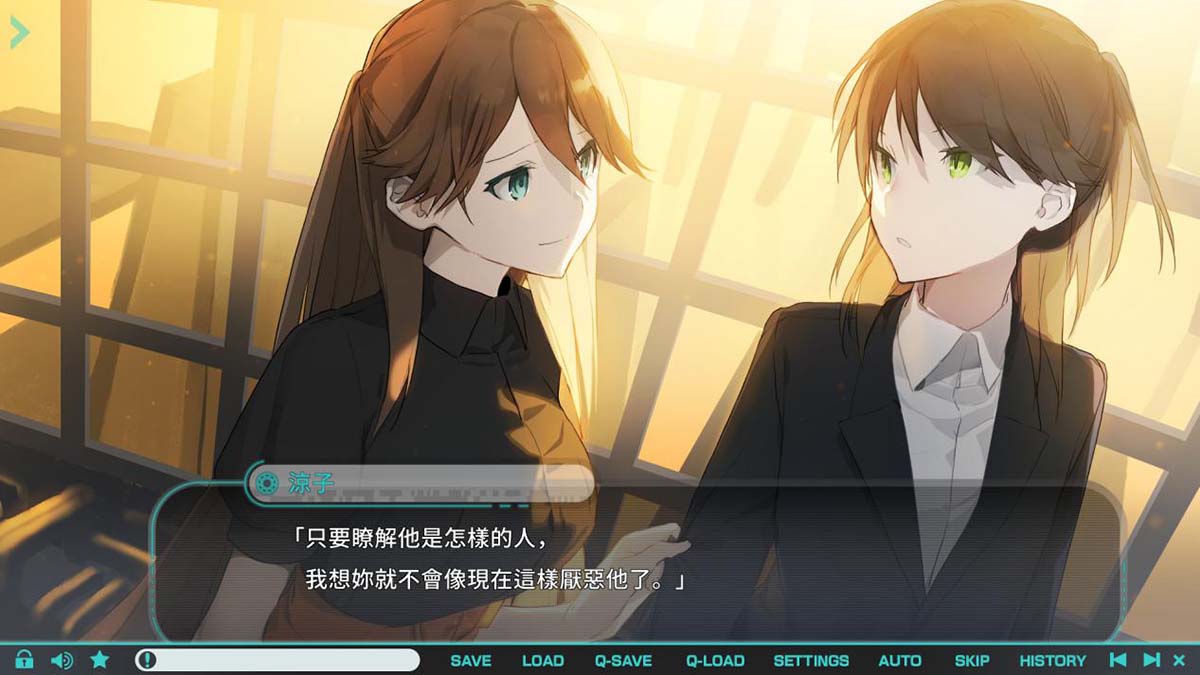Activate SKIP mode

[972, 660]
